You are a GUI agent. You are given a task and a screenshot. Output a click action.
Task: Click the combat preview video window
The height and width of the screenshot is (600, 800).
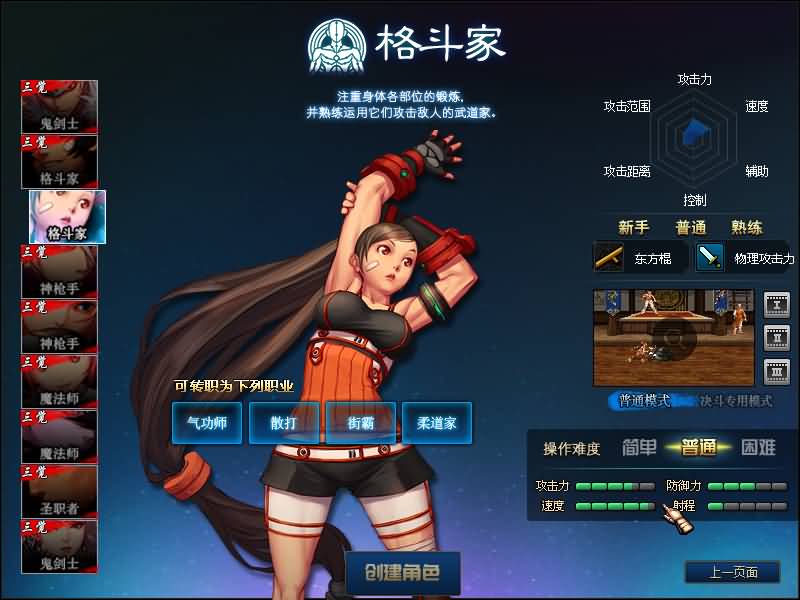(x=675, y=338)
